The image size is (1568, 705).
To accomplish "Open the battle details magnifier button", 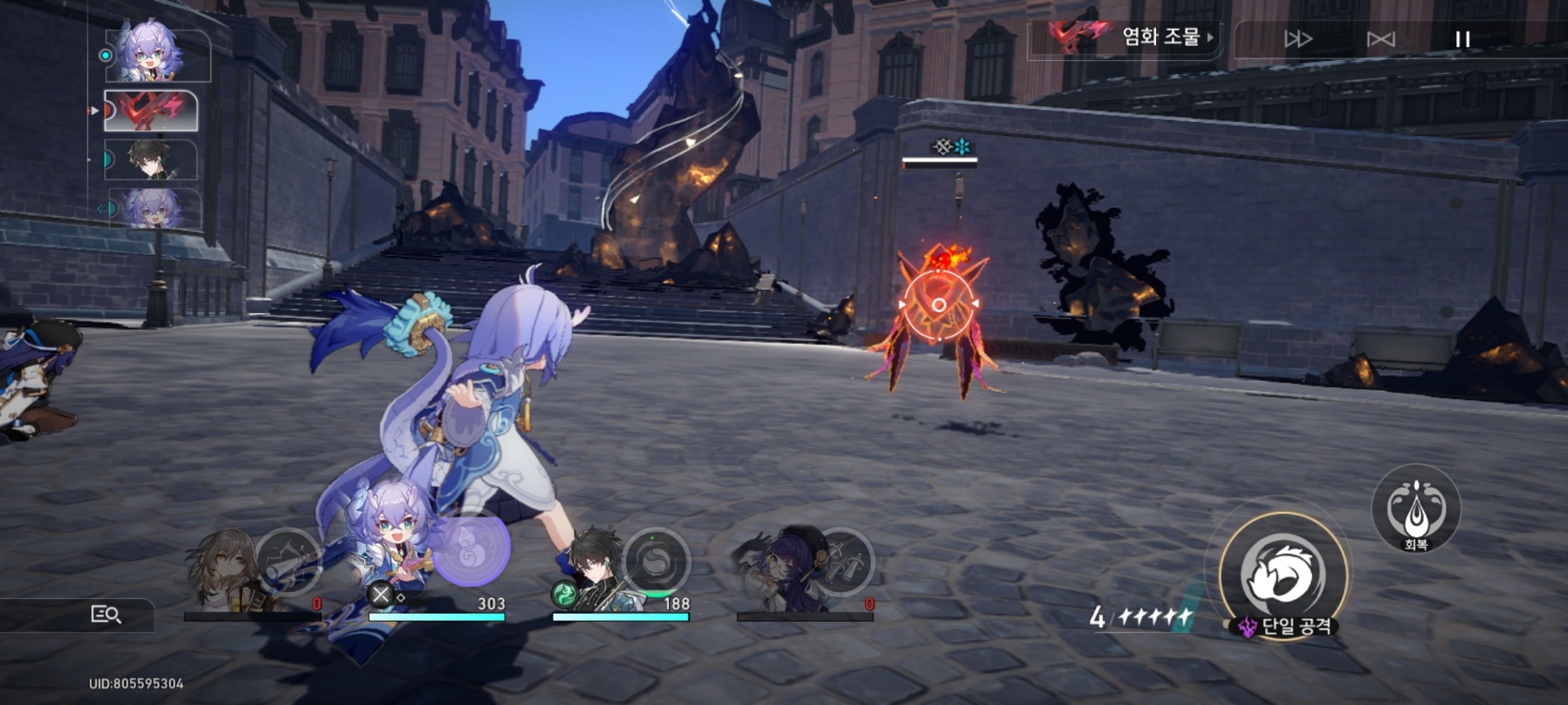I will click(105, 614).
